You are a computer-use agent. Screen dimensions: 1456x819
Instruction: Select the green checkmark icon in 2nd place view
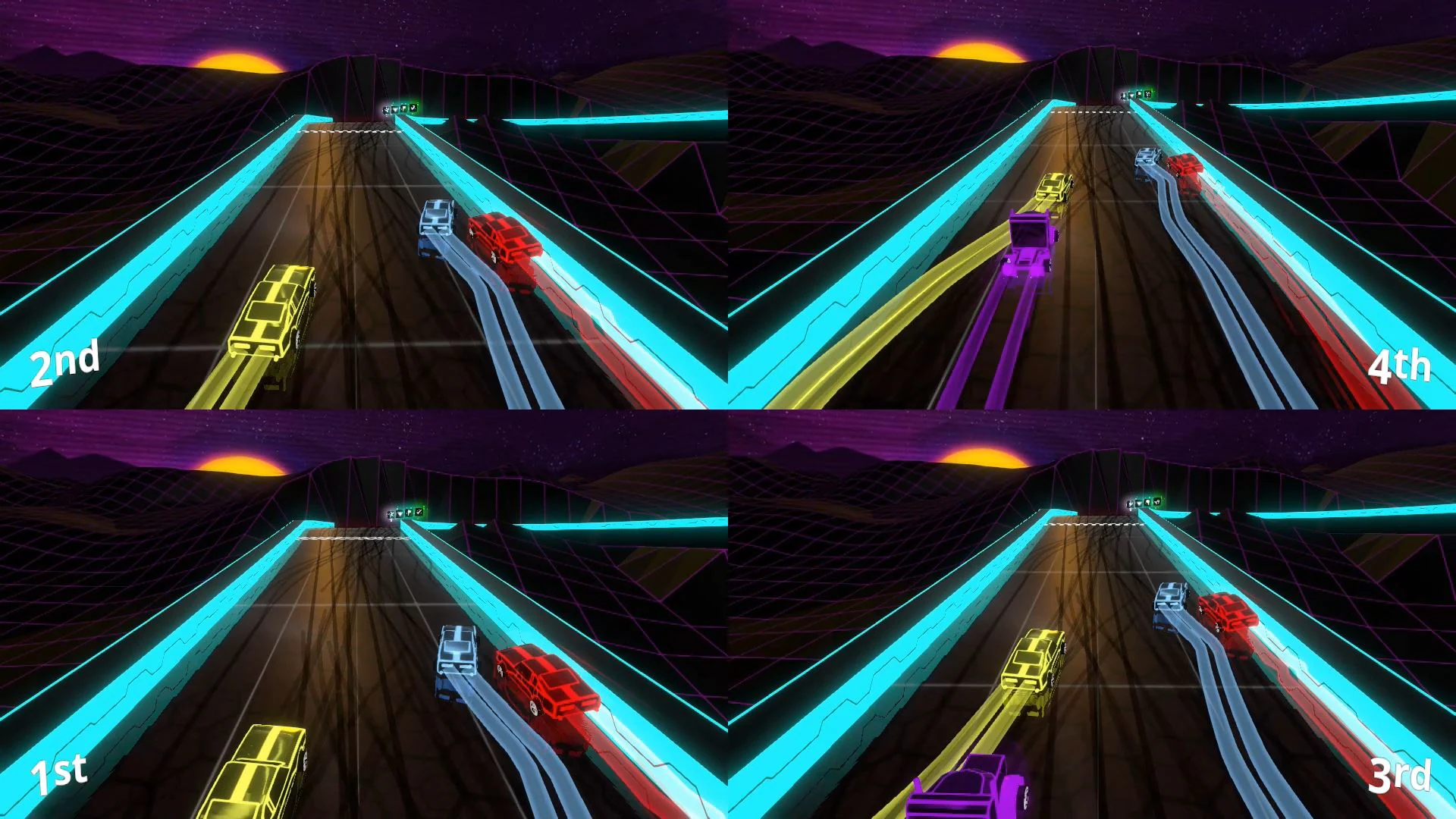point(413,108)
